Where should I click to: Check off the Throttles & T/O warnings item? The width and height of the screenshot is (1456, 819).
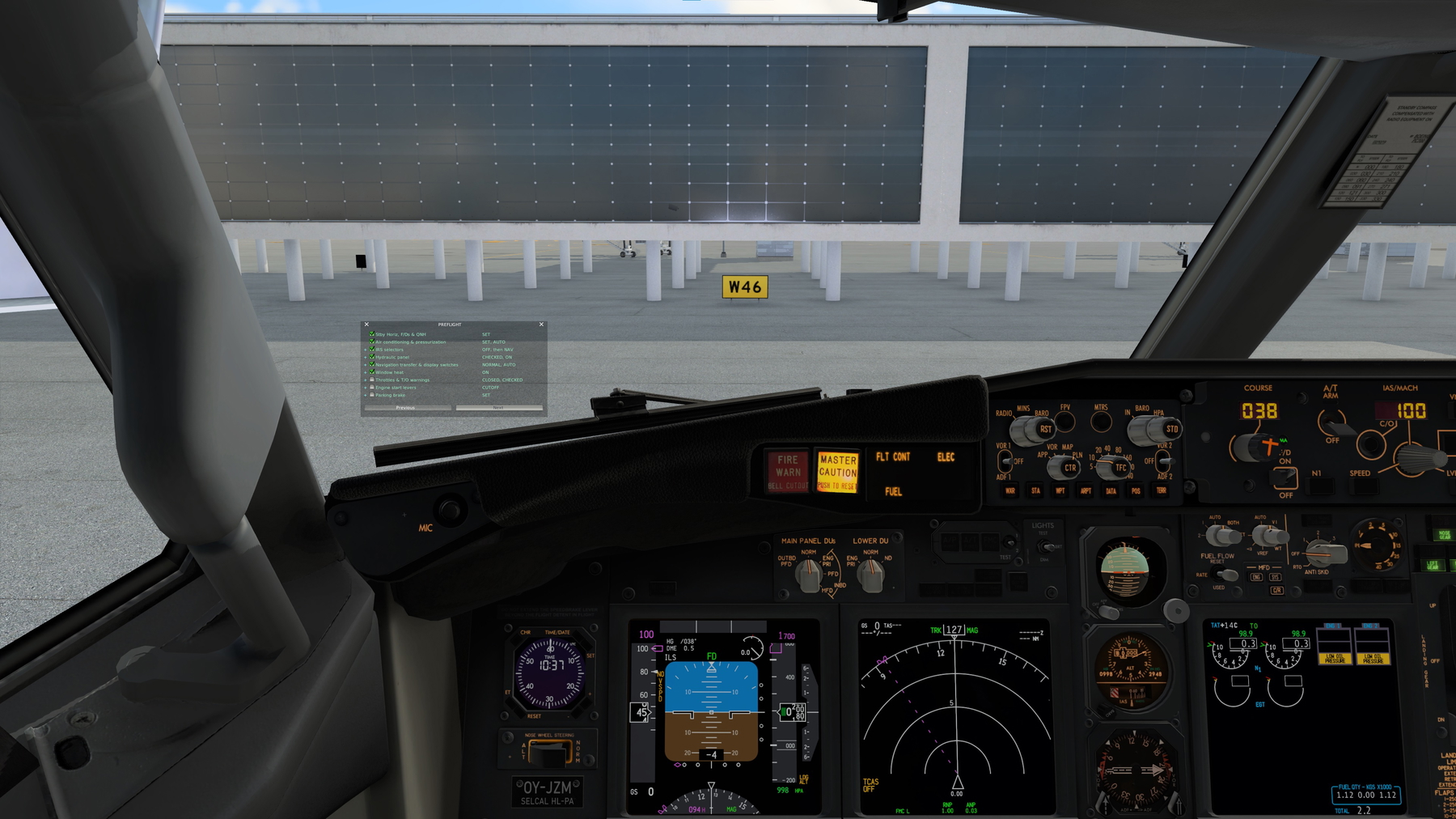(372, 380)
